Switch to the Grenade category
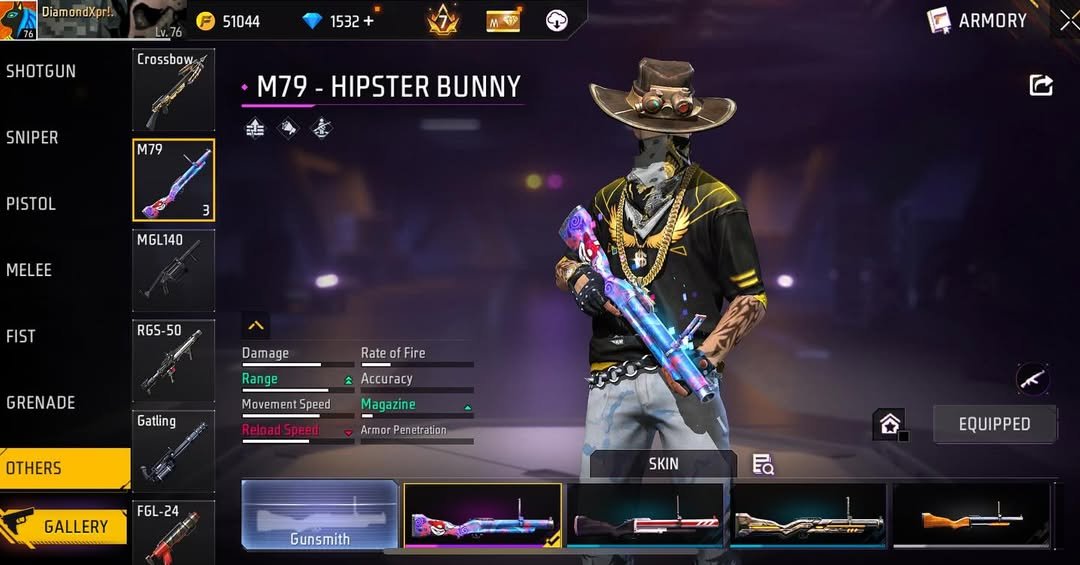The height and width of the screenshot is (565, 1080). (41, 402)
